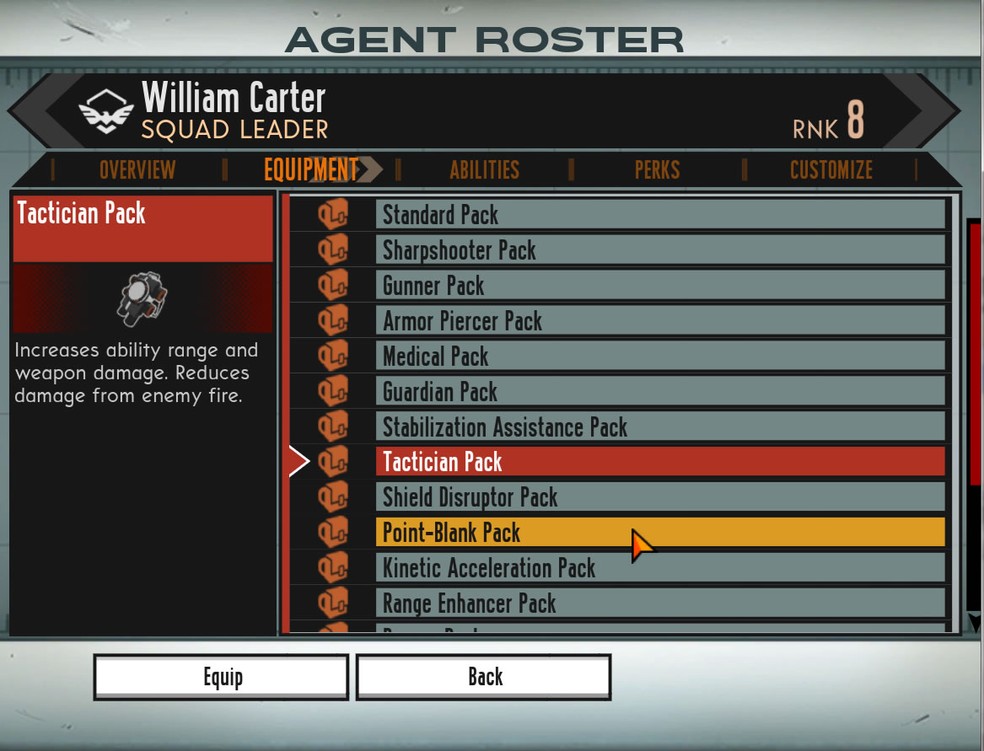Click the Equip button

tap(221, 677)
